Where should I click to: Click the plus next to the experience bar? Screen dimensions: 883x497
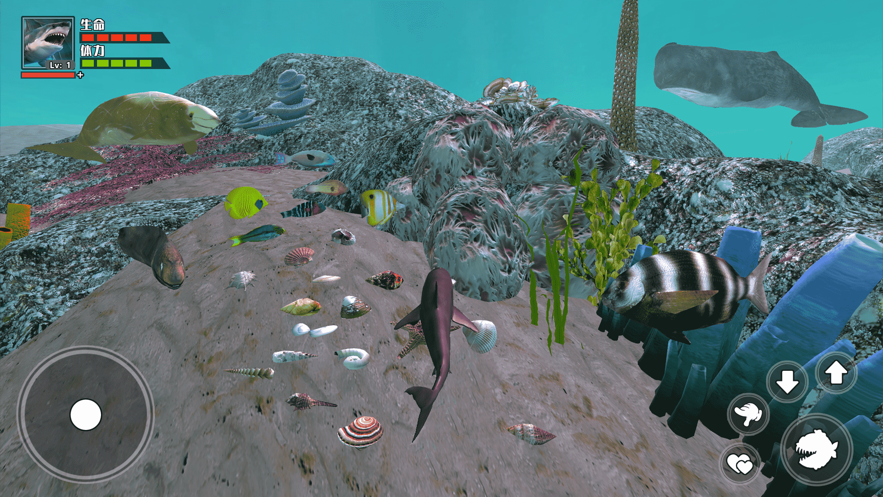[x=81, y=75]
